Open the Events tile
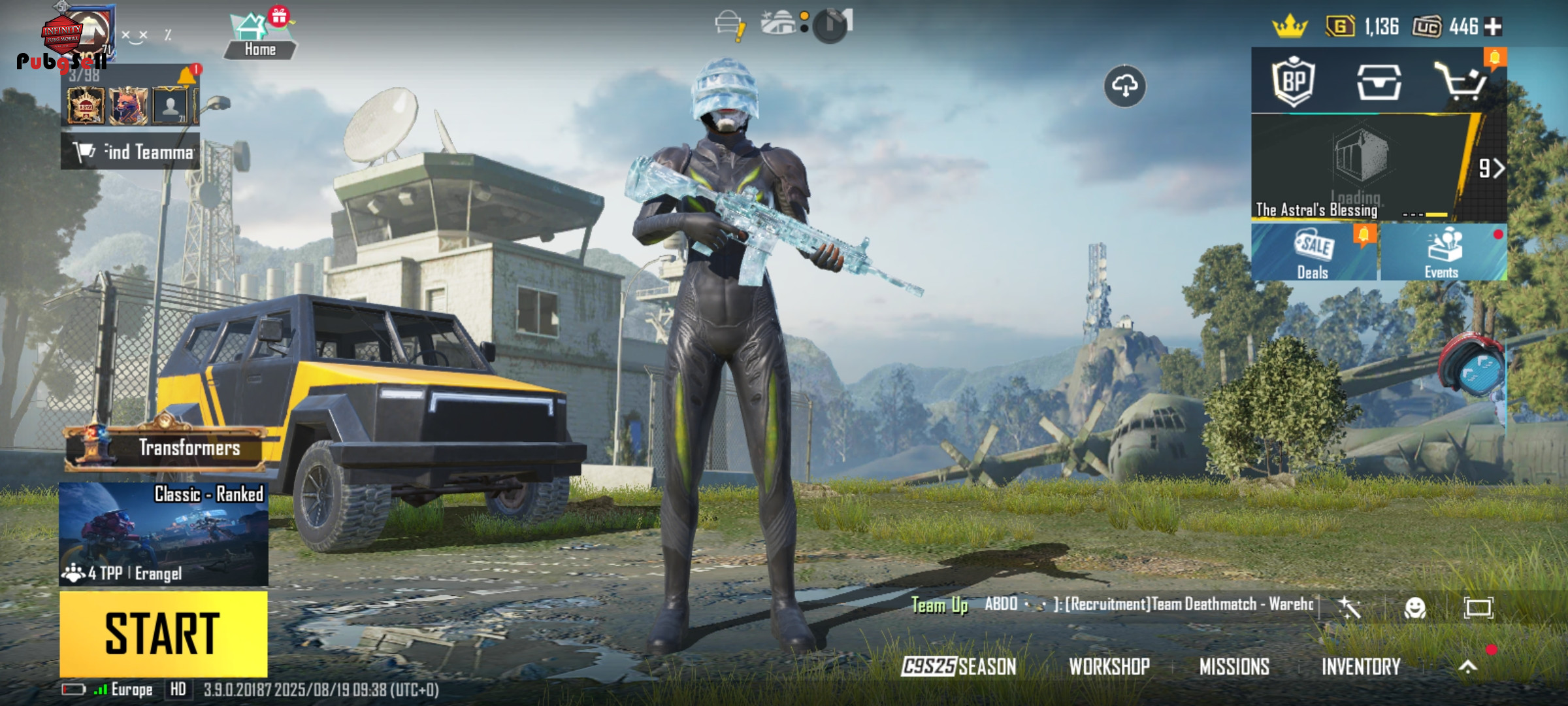The height and width of the screenshot is (706, 1568). [x=1443, y=253]
